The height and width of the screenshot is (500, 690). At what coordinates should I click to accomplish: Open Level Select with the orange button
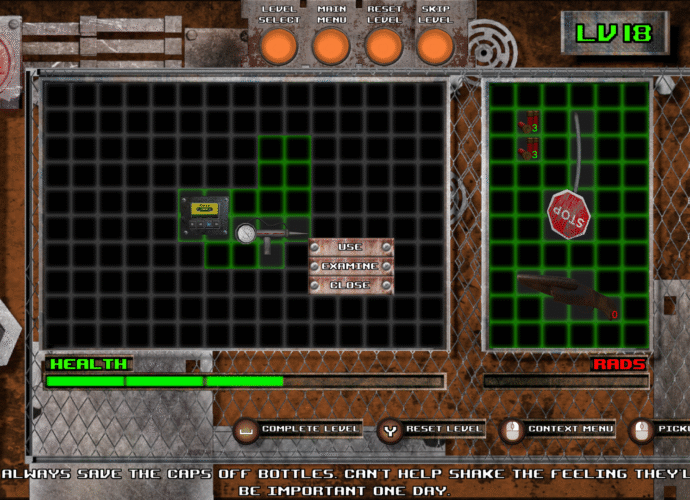(279, 45)
